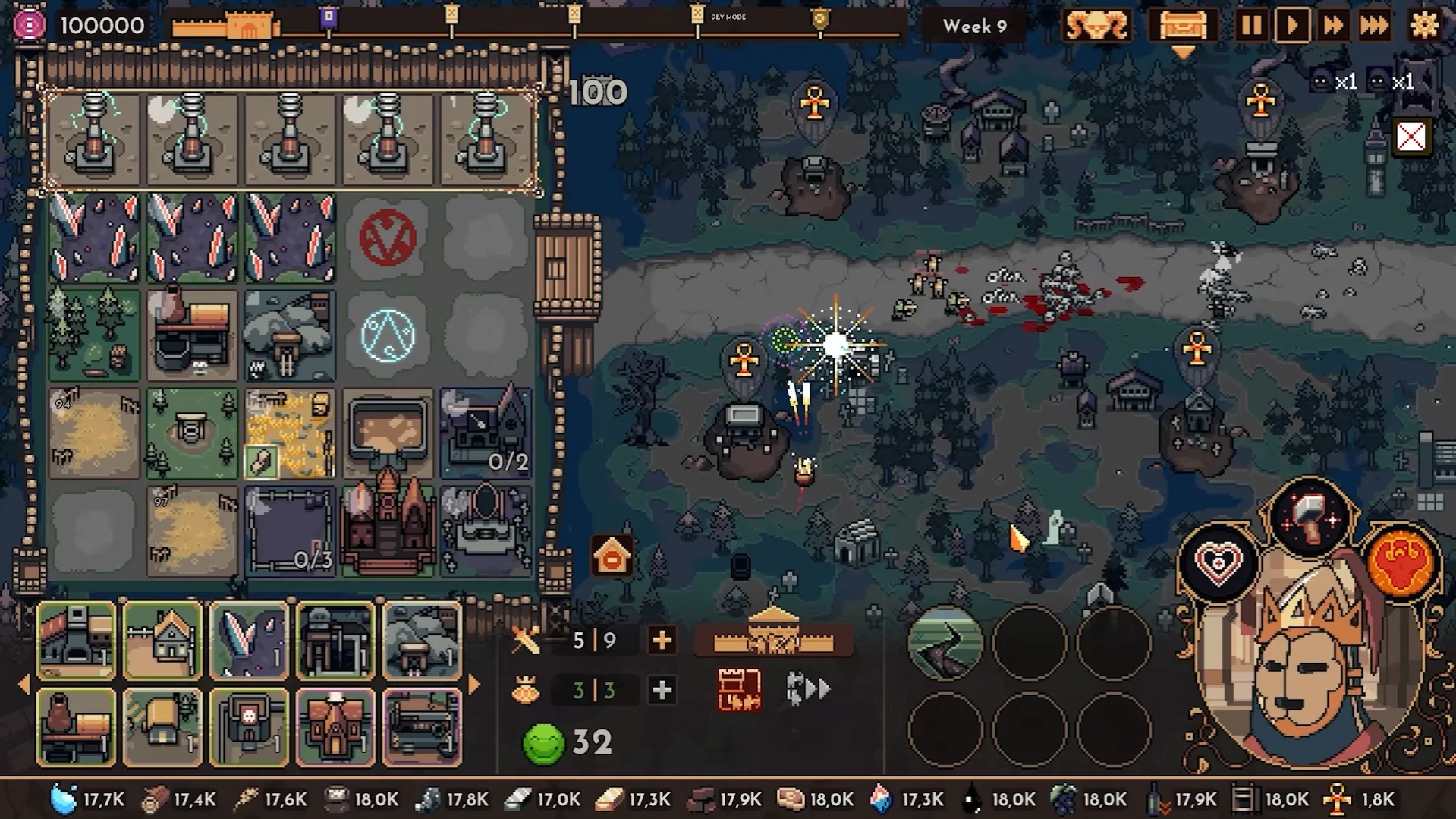Image resolution: width=1456 pixels, height=819 pixels.
Task: Add a worker with the lower plus button
Action: 662,690
